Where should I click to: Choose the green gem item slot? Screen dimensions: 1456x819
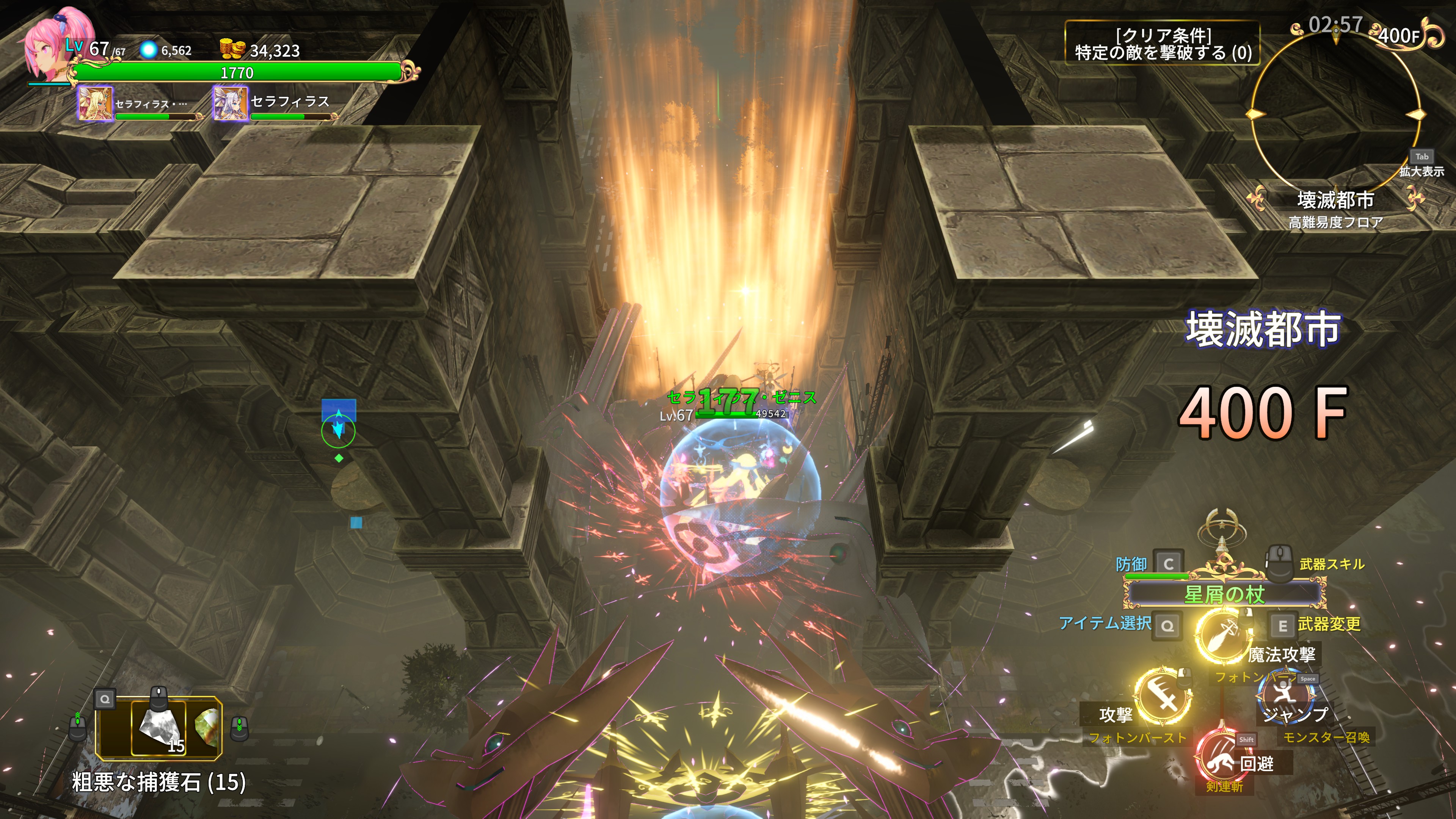click(207, 727)
